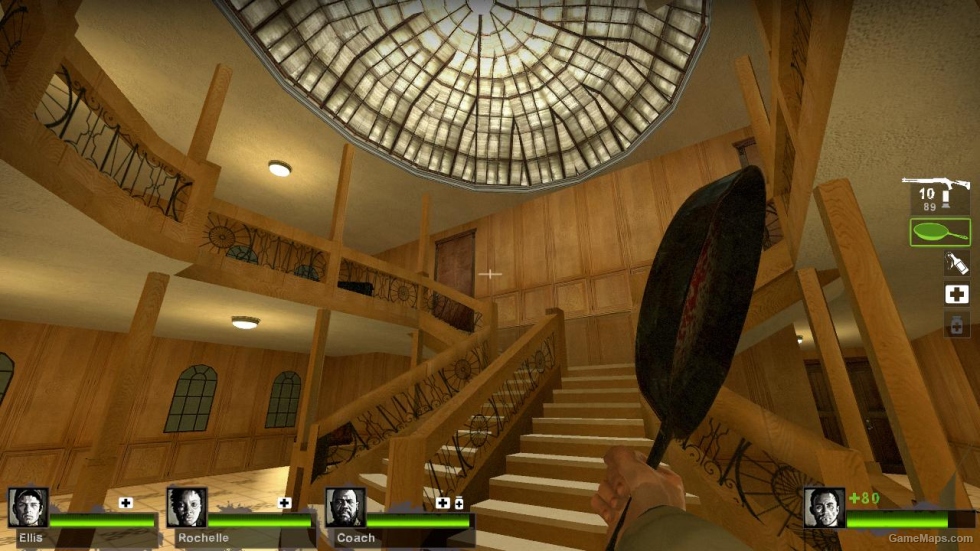Select Rochelle's teammate portrait

(187, 507)
